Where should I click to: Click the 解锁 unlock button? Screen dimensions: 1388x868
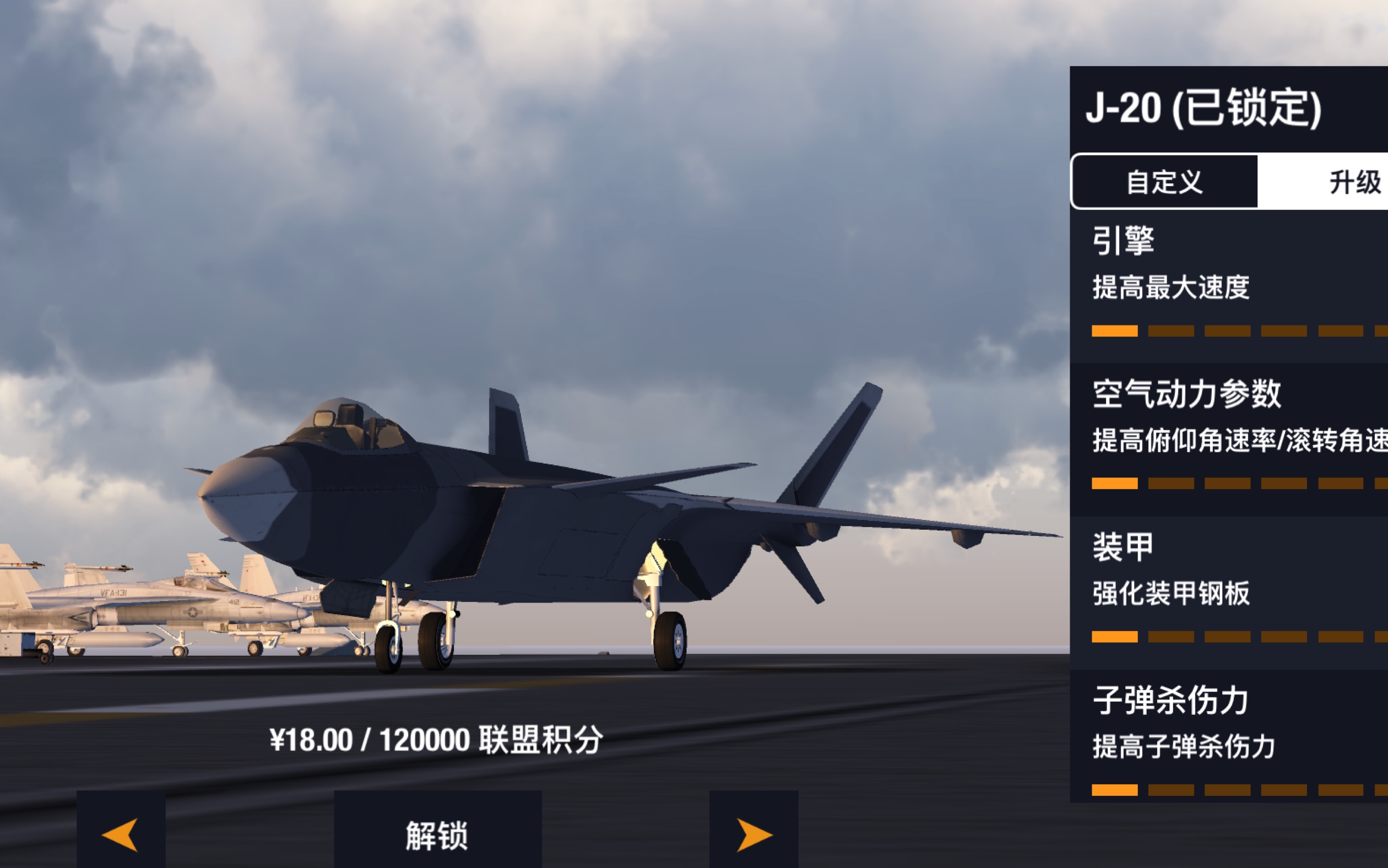point(437,835)
